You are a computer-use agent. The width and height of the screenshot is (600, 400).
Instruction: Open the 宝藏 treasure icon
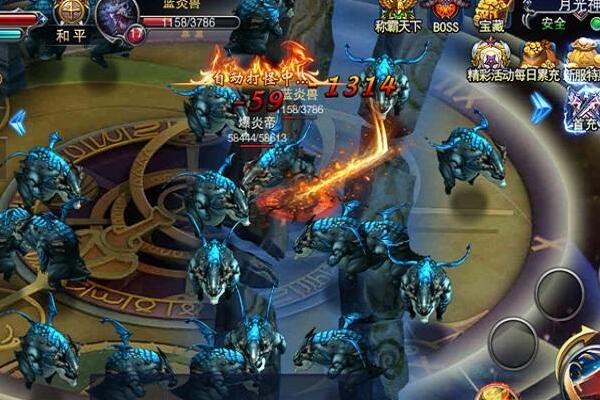click(x=491, y=15)
